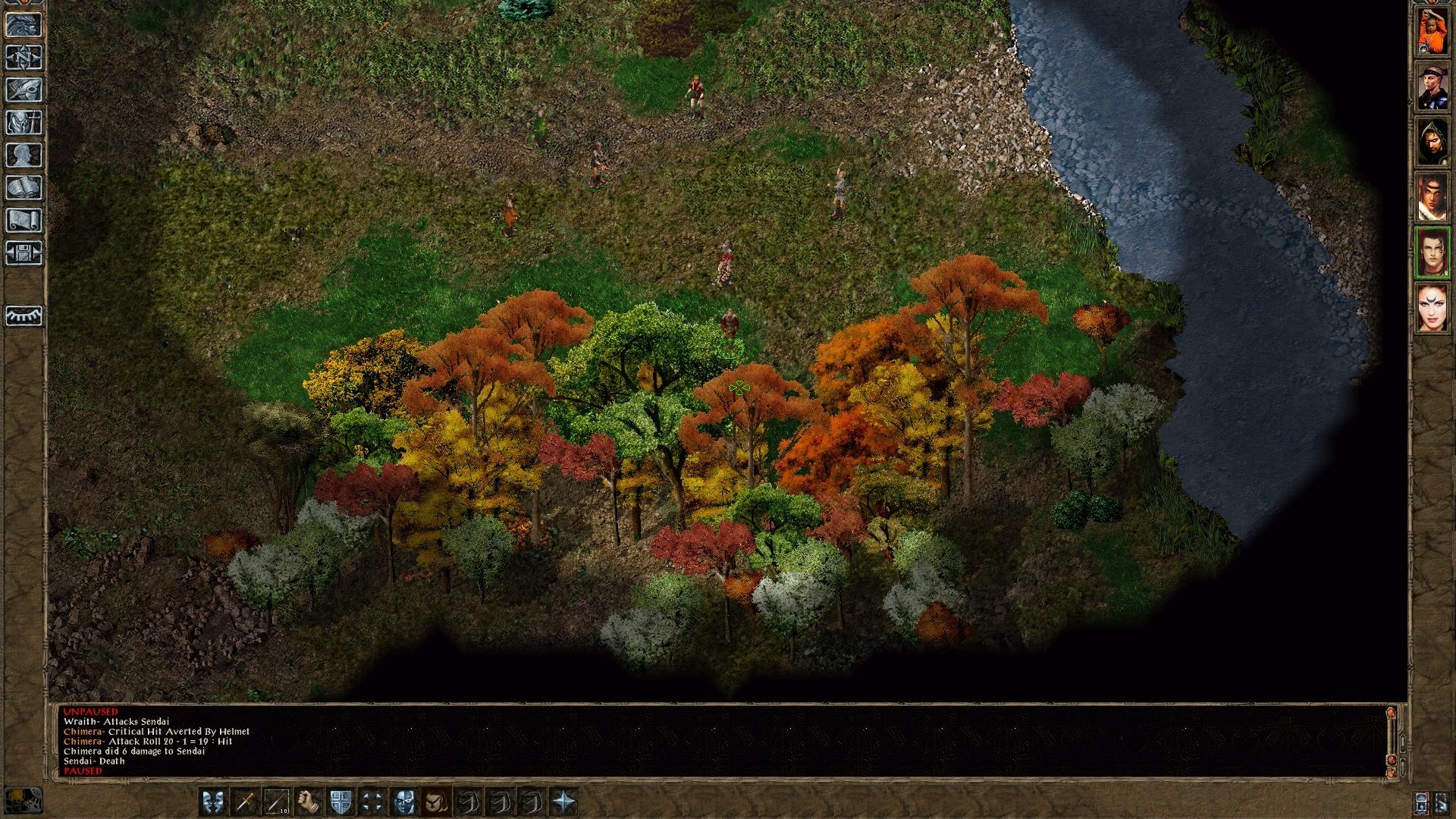Image resolution: width=1456 pixels, height=819 pixels.
Task: Open the journal with the quill icon
Action: (24, 90)
